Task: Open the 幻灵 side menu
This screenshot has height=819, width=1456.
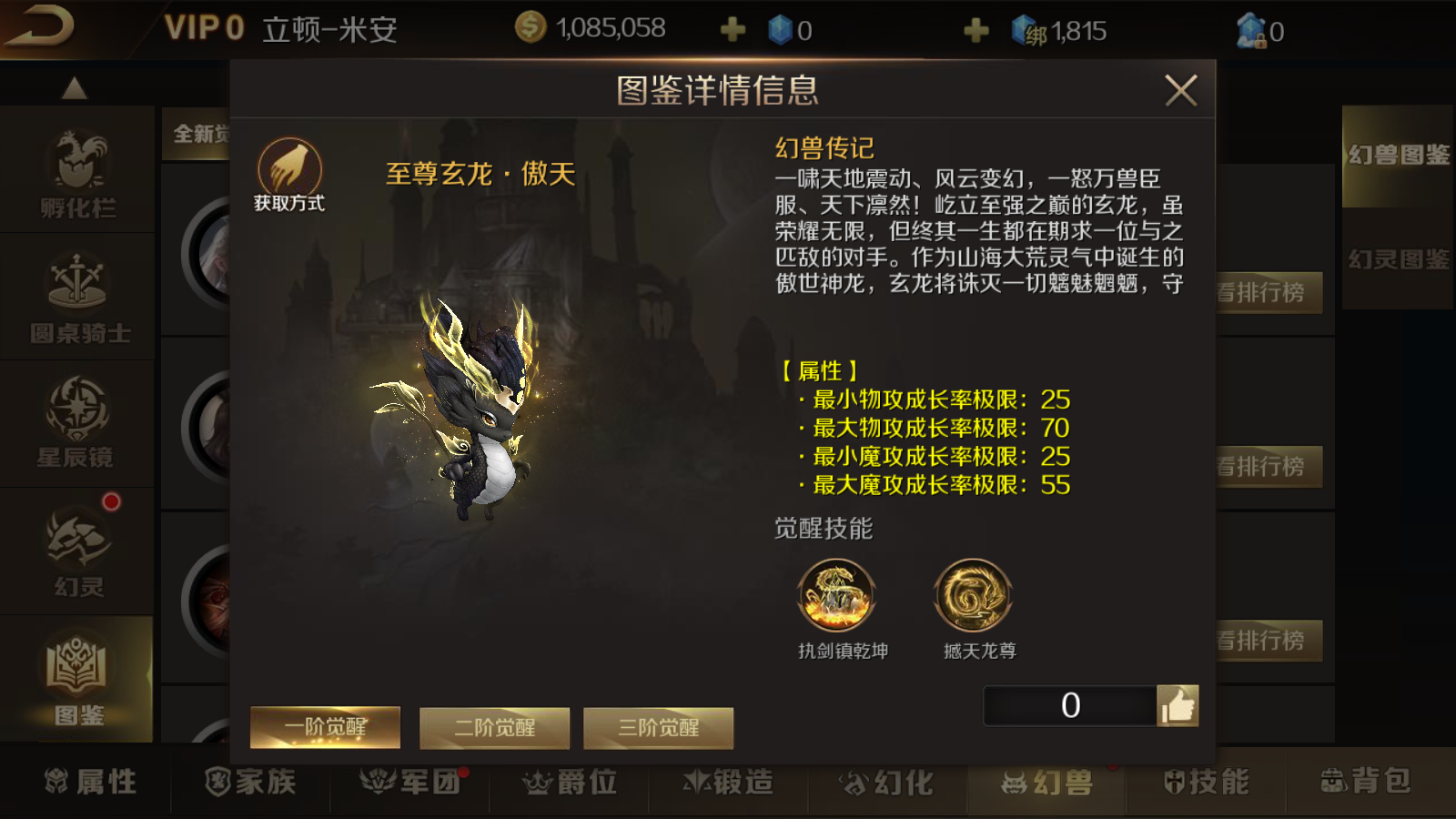Action: [77, 551]
